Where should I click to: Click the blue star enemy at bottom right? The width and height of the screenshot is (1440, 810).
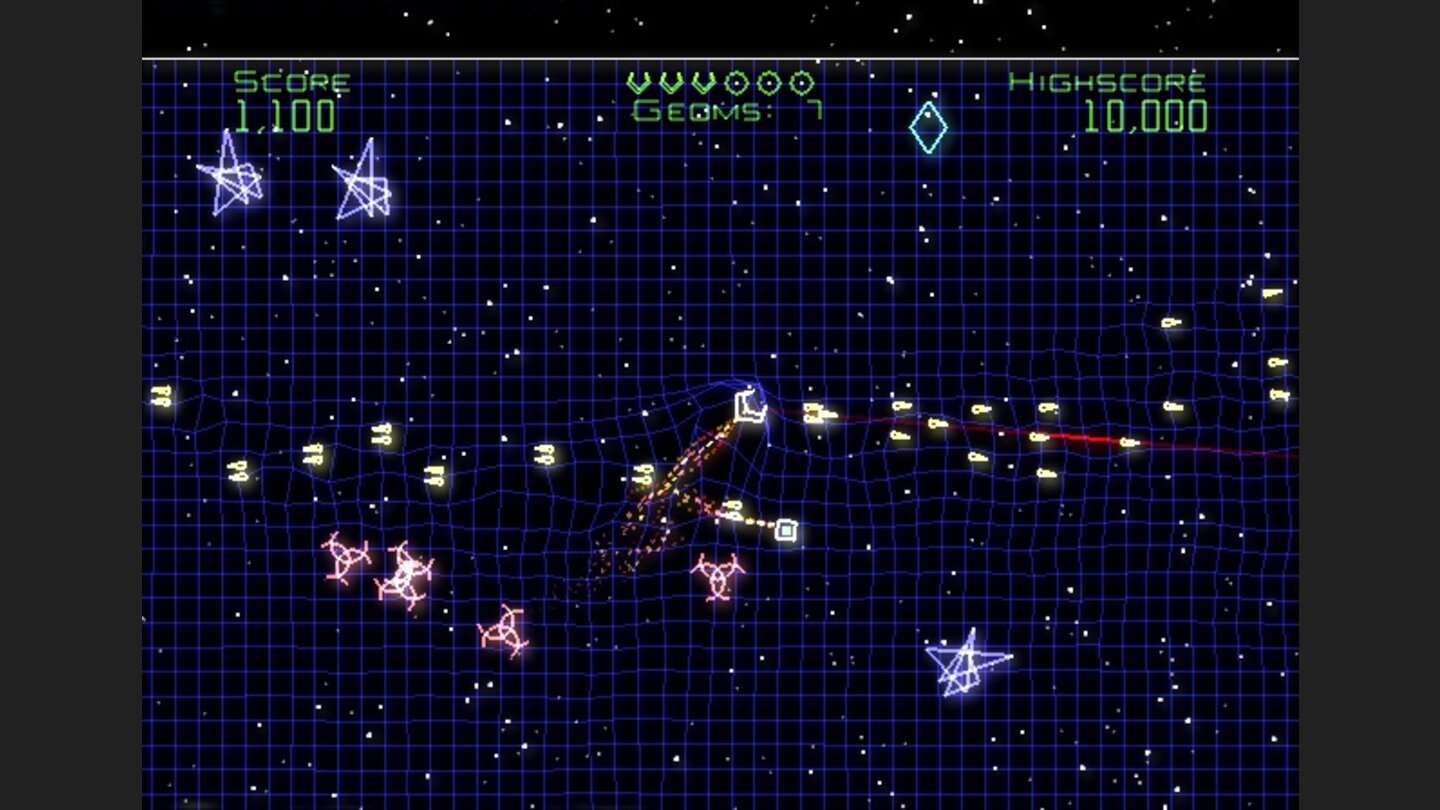click(x=965, y=665)
